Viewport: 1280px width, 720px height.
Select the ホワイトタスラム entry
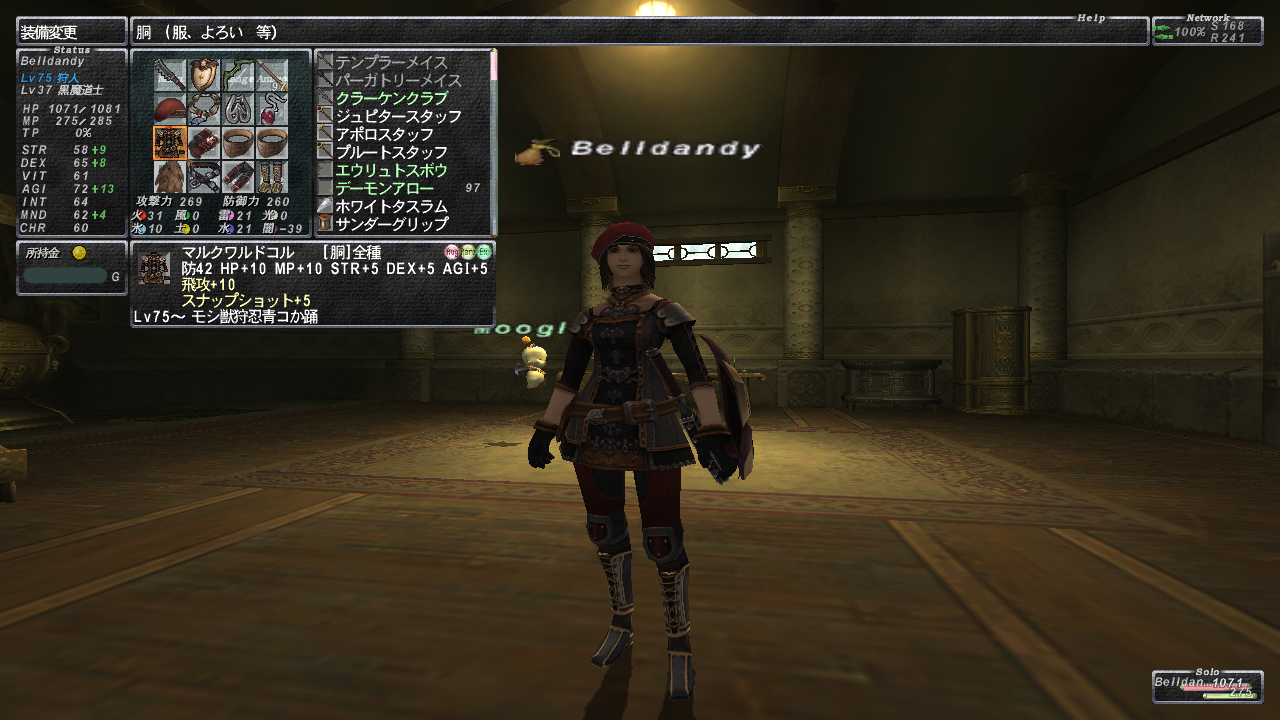coord(391,206)
